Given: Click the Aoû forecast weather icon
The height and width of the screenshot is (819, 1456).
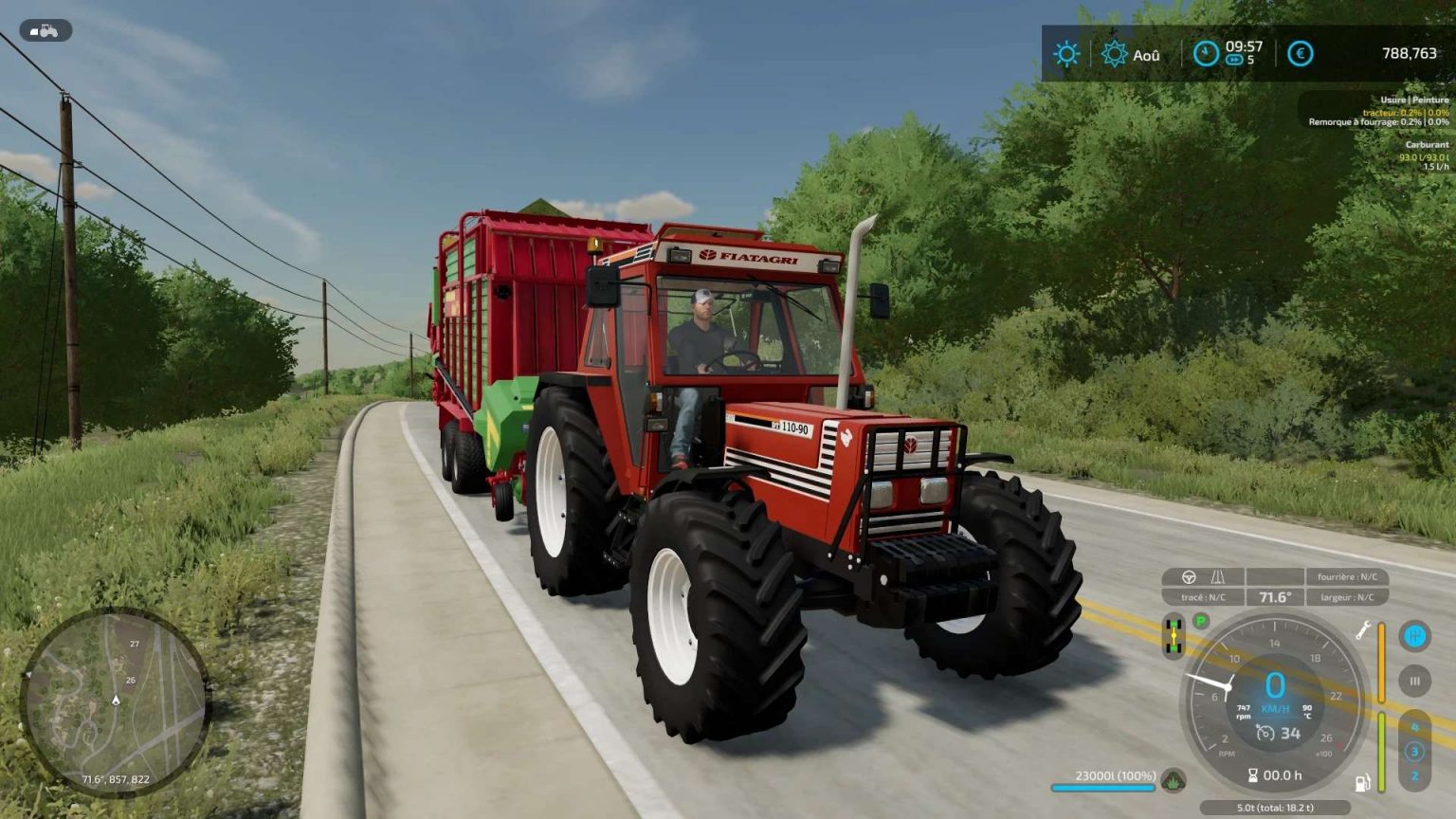Looking at the screenshot, I should tap(1114, 54).
